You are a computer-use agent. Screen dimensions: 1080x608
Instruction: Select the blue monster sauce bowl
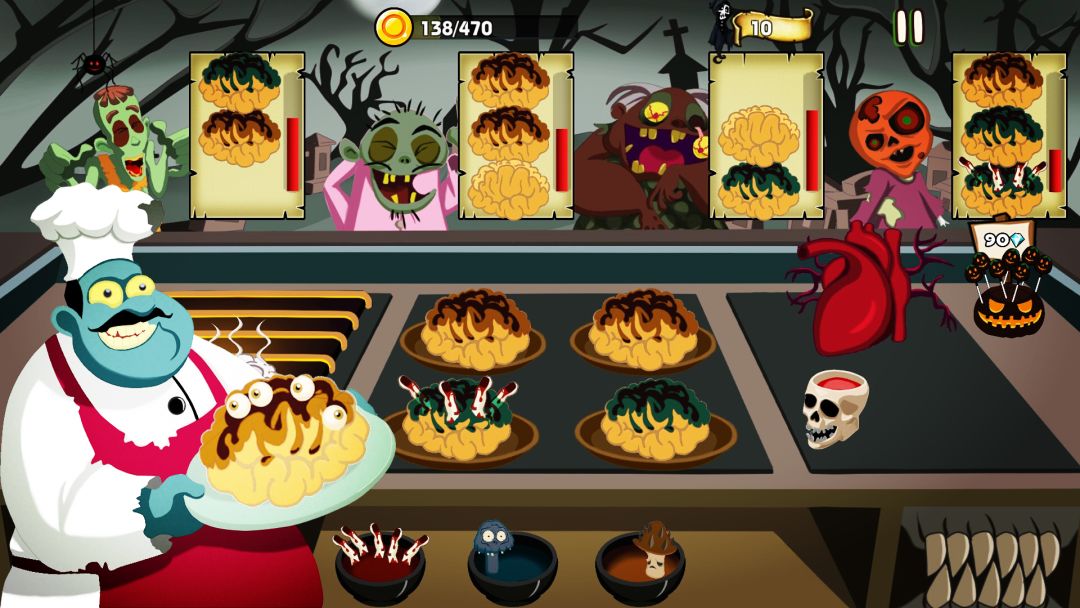(512, 562)
